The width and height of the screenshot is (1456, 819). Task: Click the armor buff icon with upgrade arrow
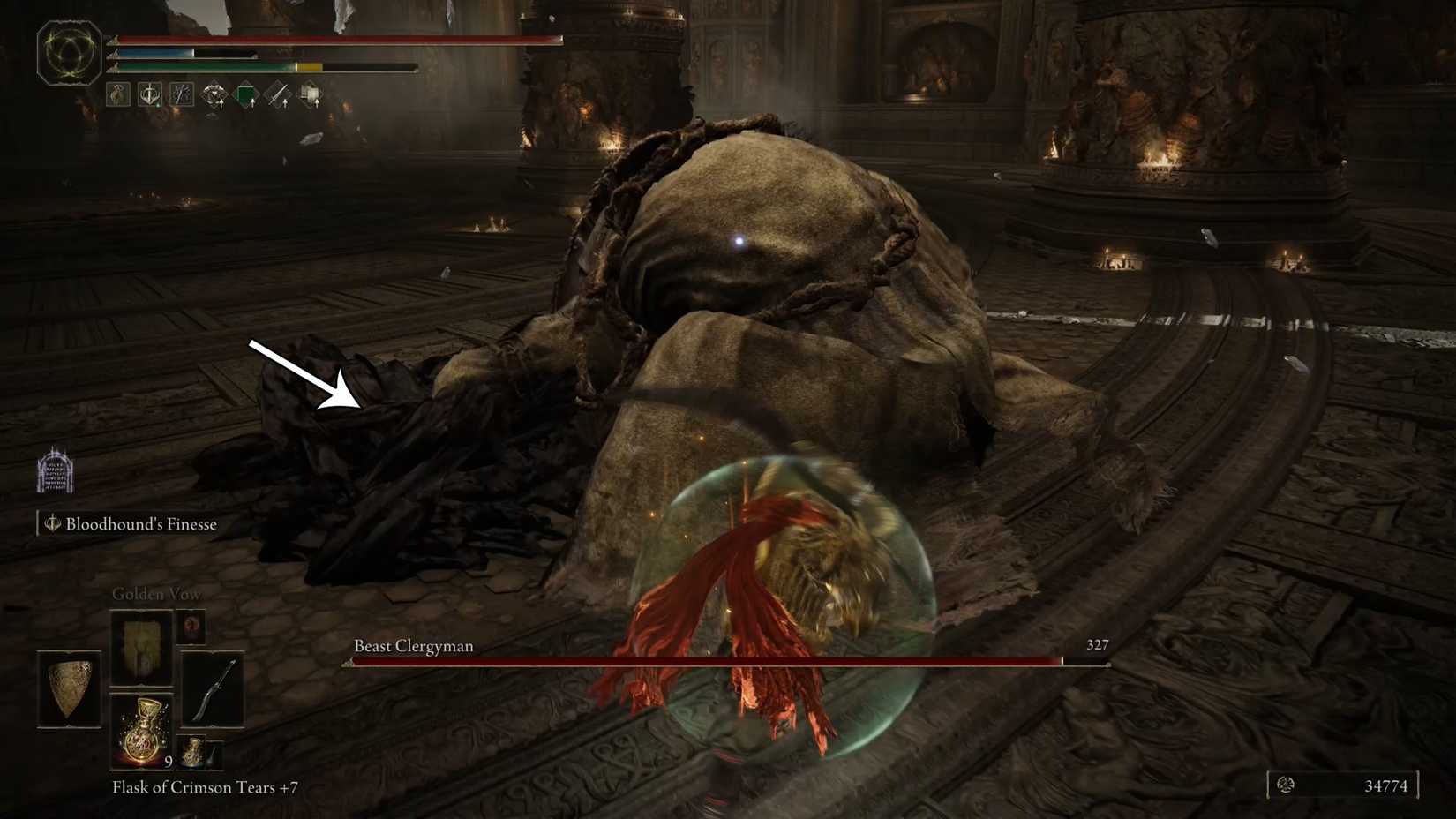coord(214,94)
